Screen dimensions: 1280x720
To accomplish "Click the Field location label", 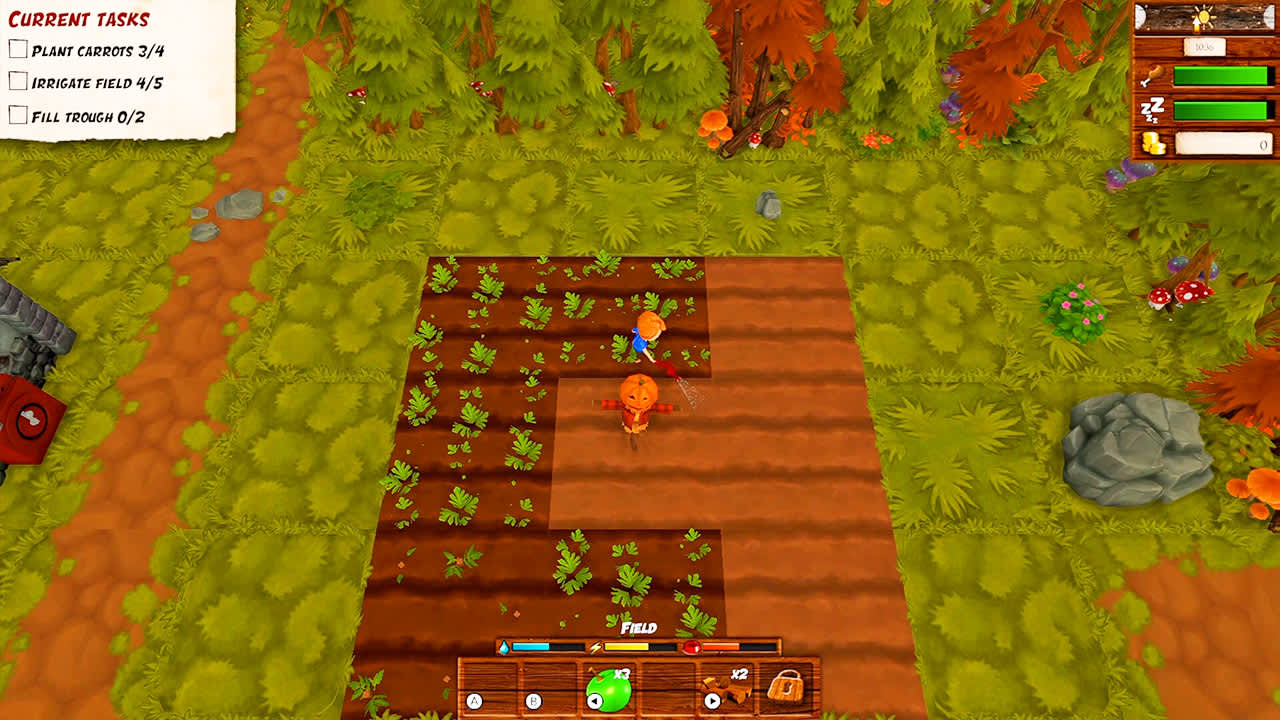I will pos(639,627).
